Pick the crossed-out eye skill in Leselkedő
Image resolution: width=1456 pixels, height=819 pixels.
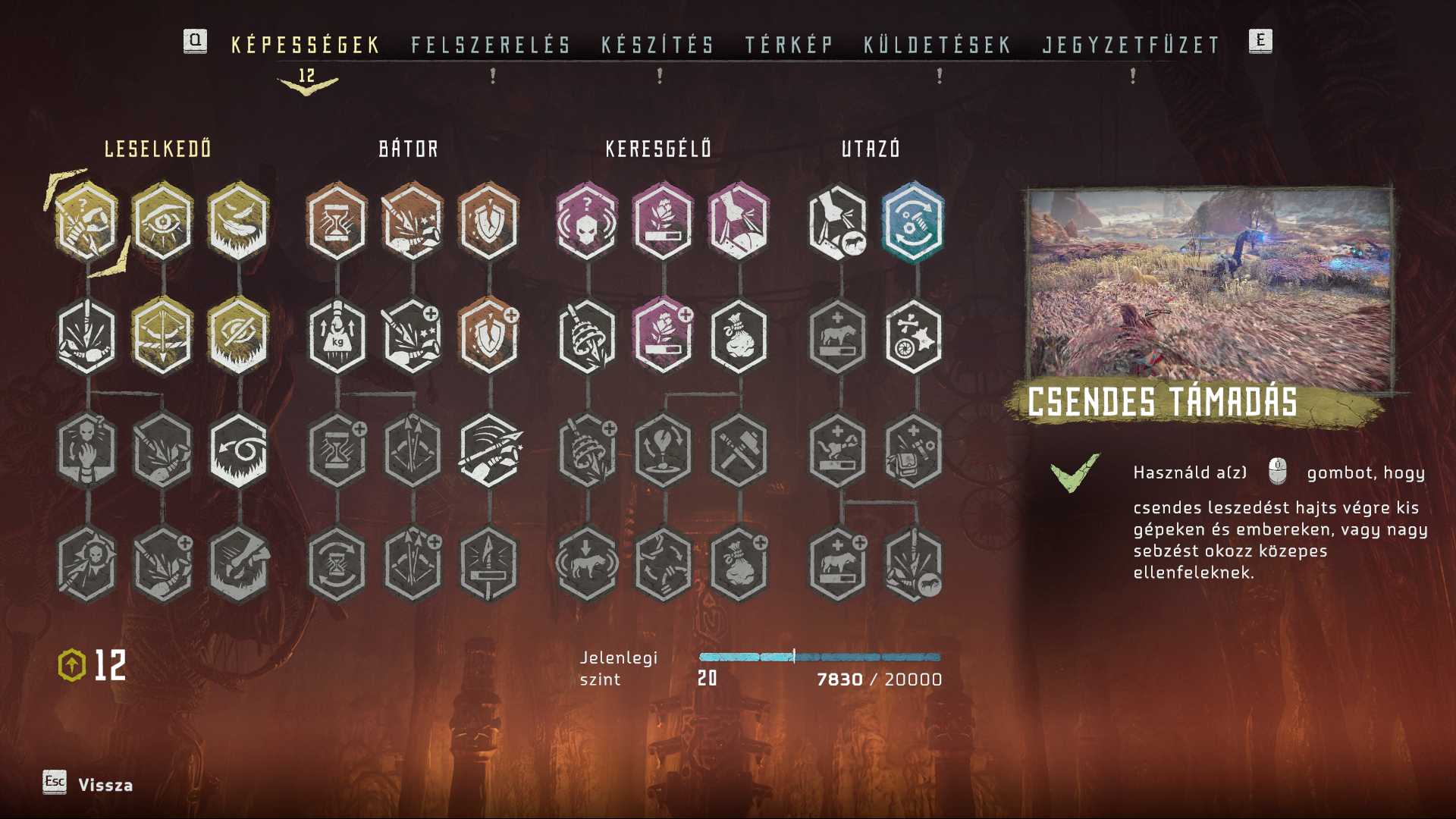point(238,336)
